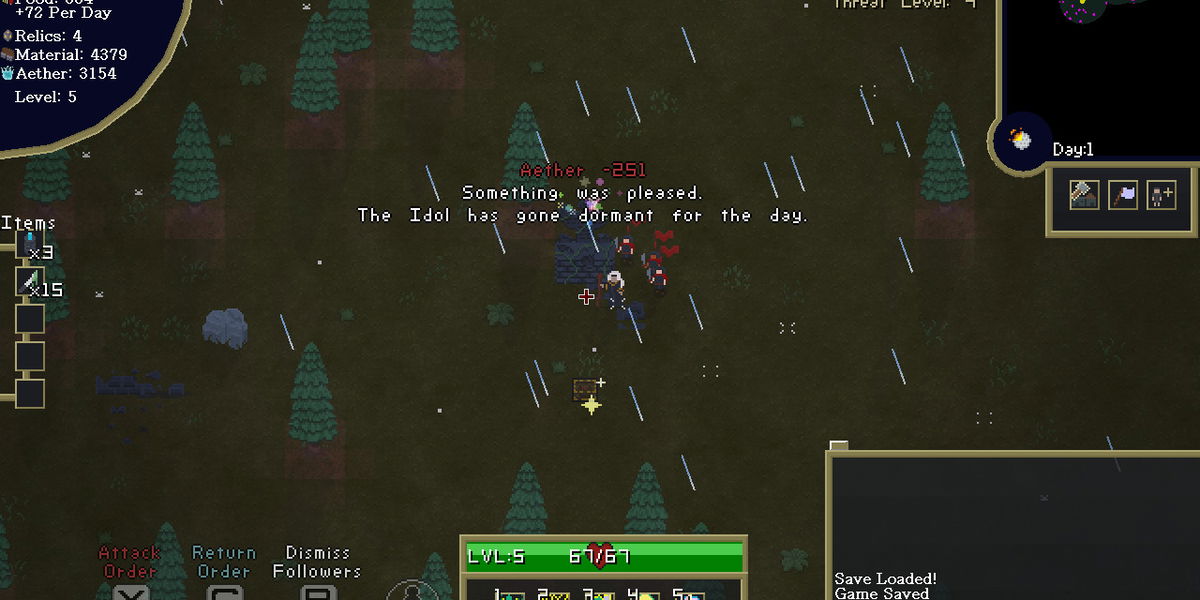Select the axe tool icon
The width and height of the screenshot is (1200, 600).
click(x=1123, y=194)
